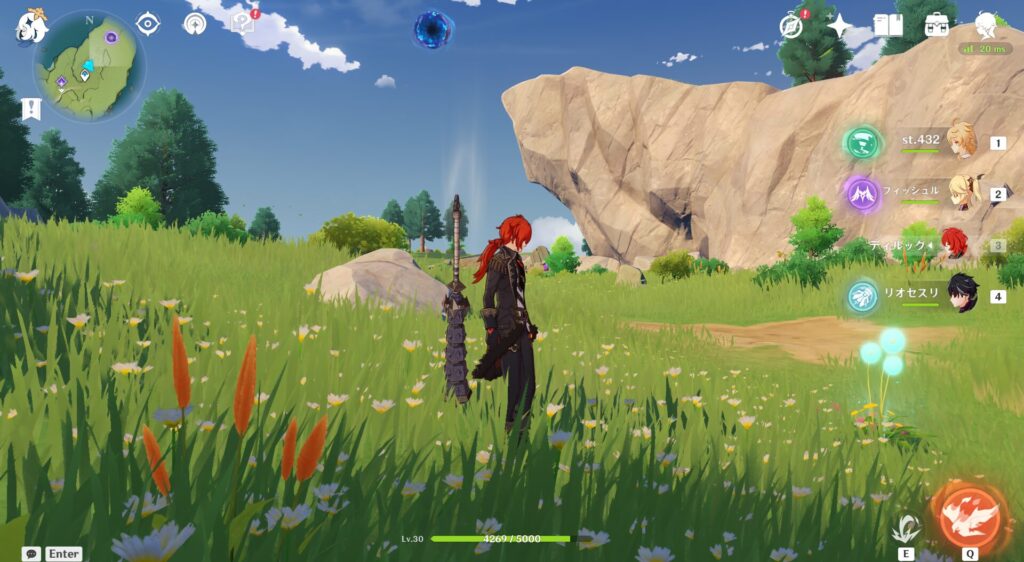Open the quest marker bookmark icon
This screenshot has height=562, width=1024.
[x=31, y=108]
